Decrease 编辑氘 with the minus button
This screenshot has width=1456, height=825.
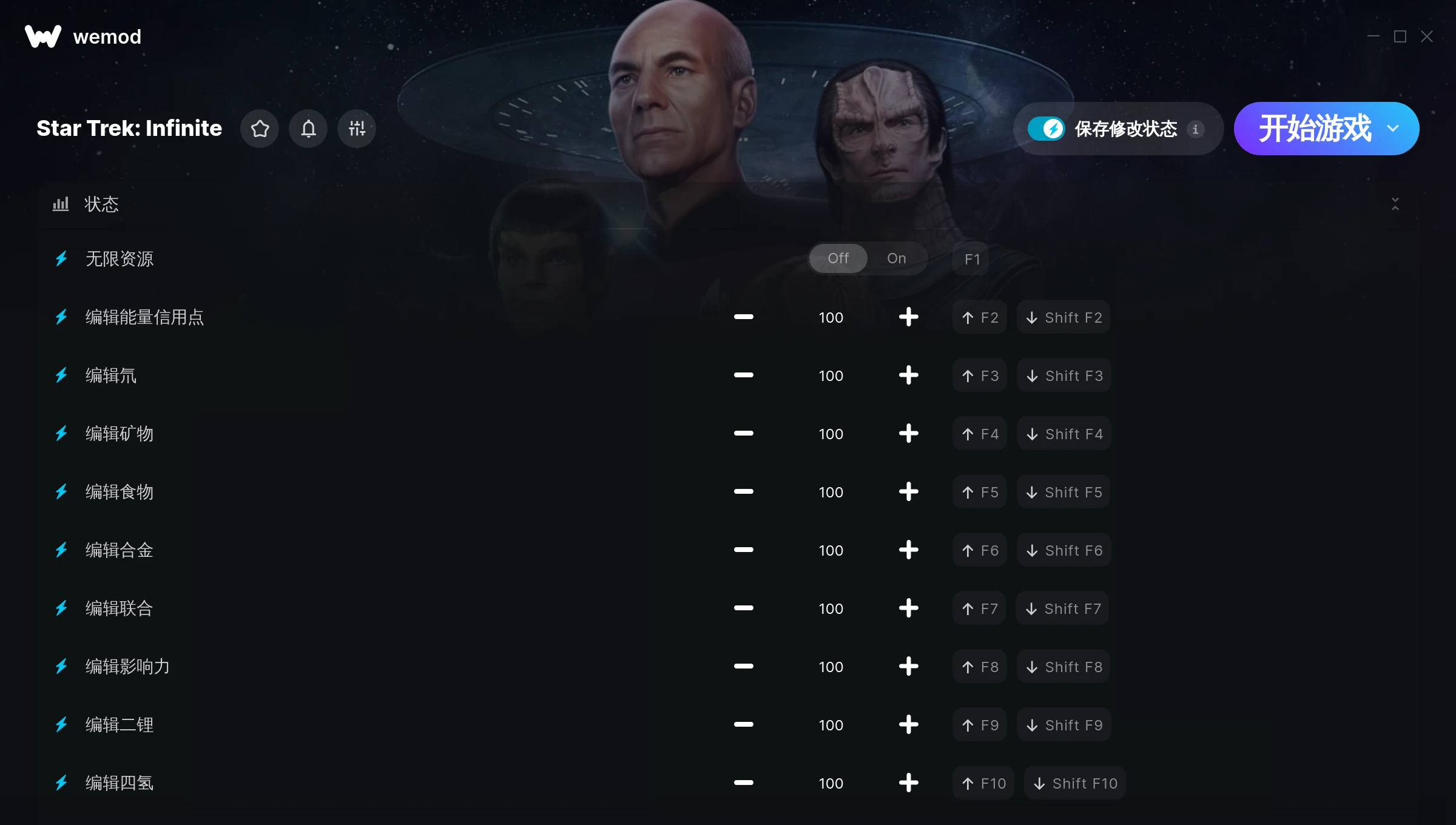tap(743, 375)
